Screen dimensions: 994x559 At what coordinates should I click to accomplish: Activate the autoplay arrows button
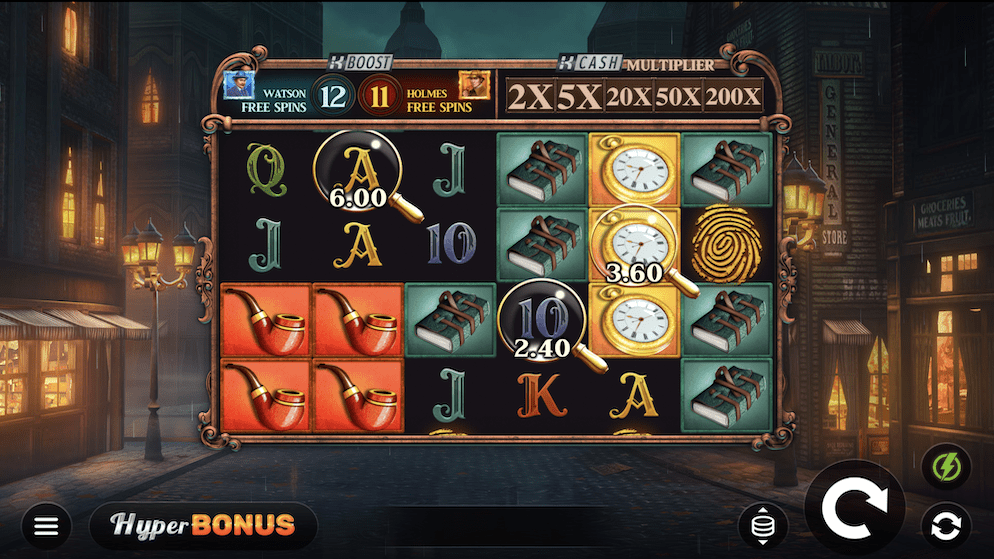pos(945,525)
